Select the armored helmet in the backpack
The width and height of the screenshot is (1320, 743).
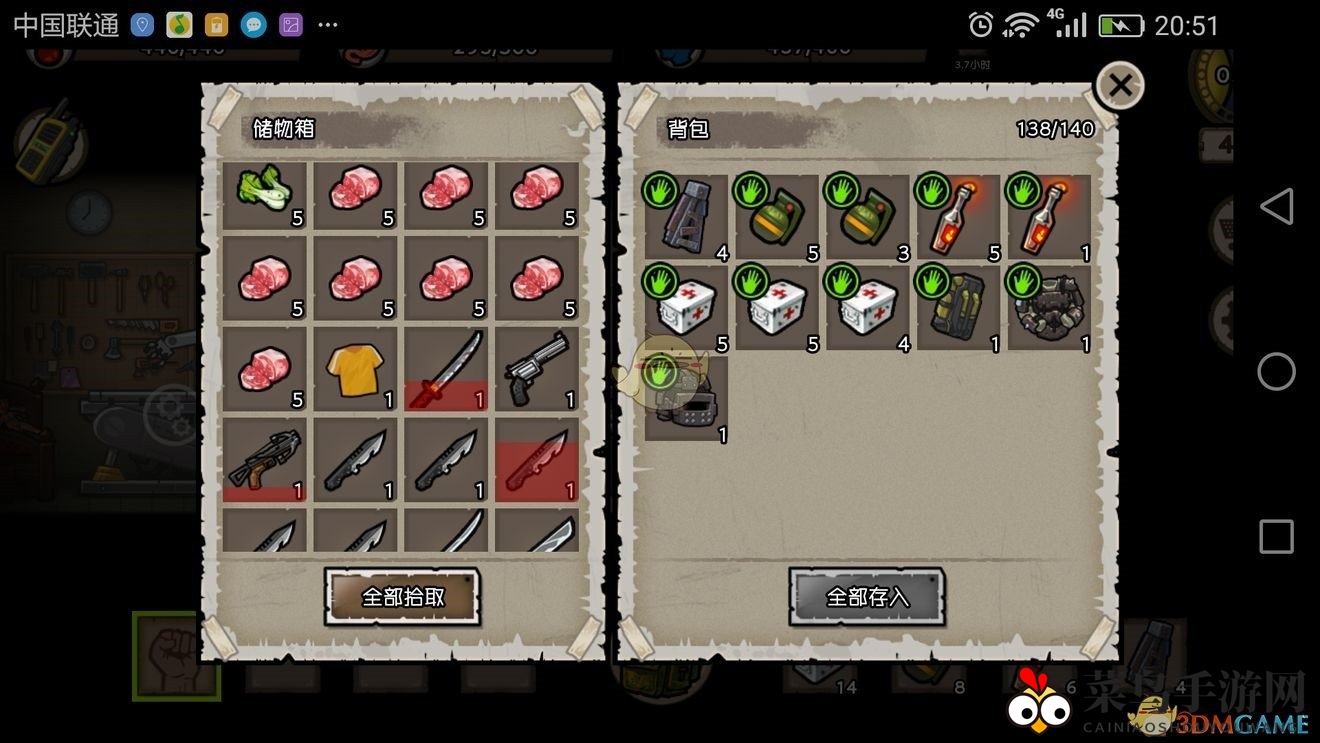(x=686, y=399)
